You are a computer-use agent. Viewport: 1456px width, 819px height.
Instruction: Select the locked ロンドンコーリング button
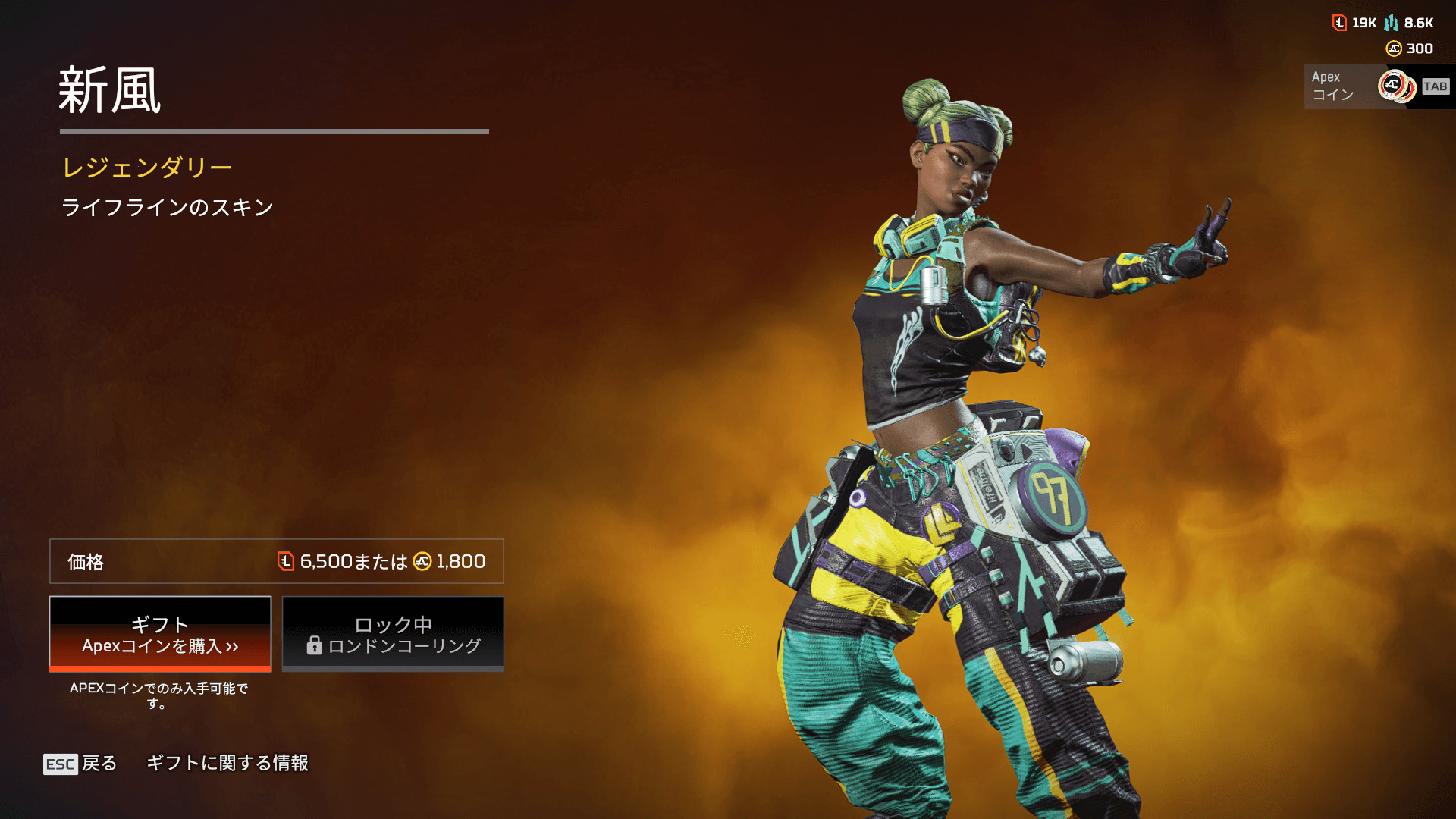[393, 634]
